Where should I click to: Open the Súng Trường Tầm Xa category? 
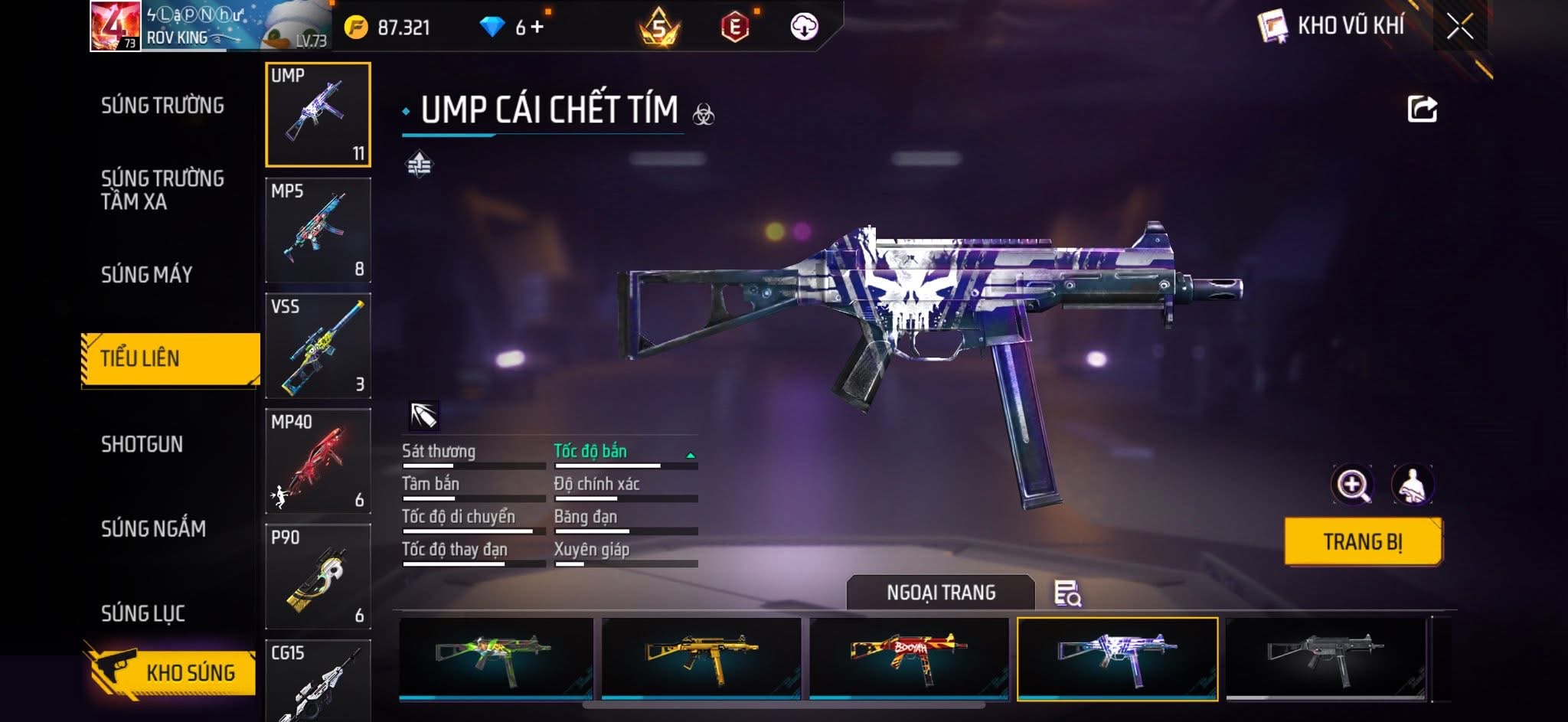(x=162, y=190)
